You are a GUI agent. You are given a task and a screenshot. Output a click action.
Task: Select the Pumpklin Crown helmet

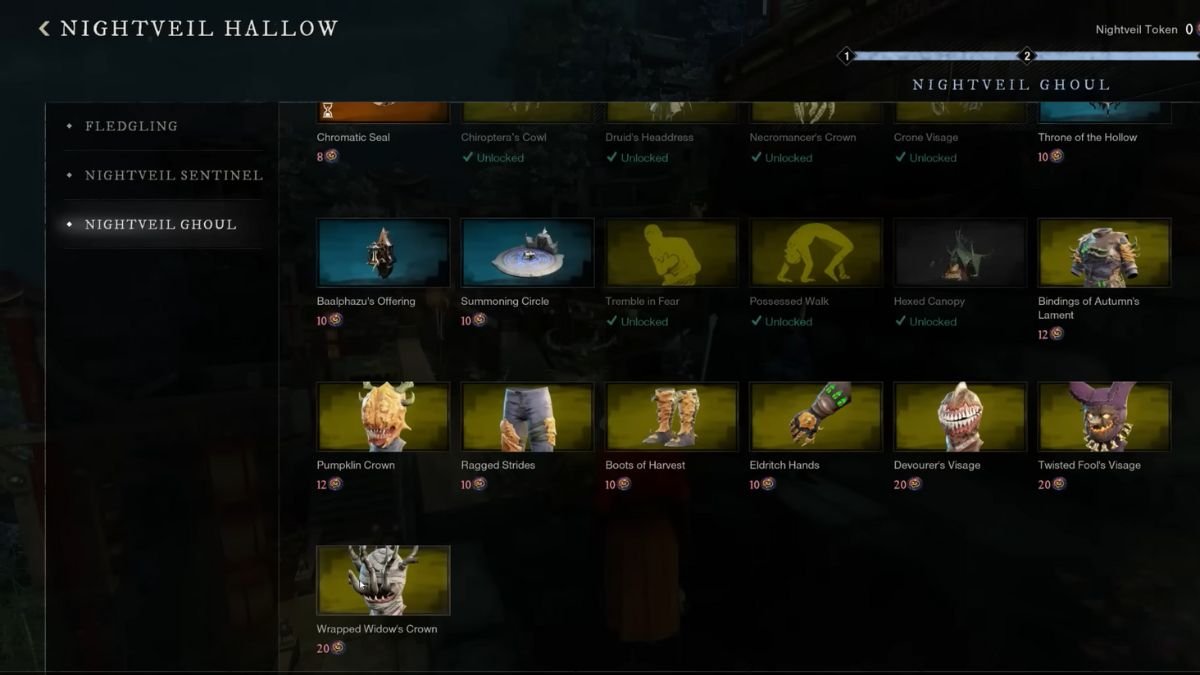(x=383, y=417)
